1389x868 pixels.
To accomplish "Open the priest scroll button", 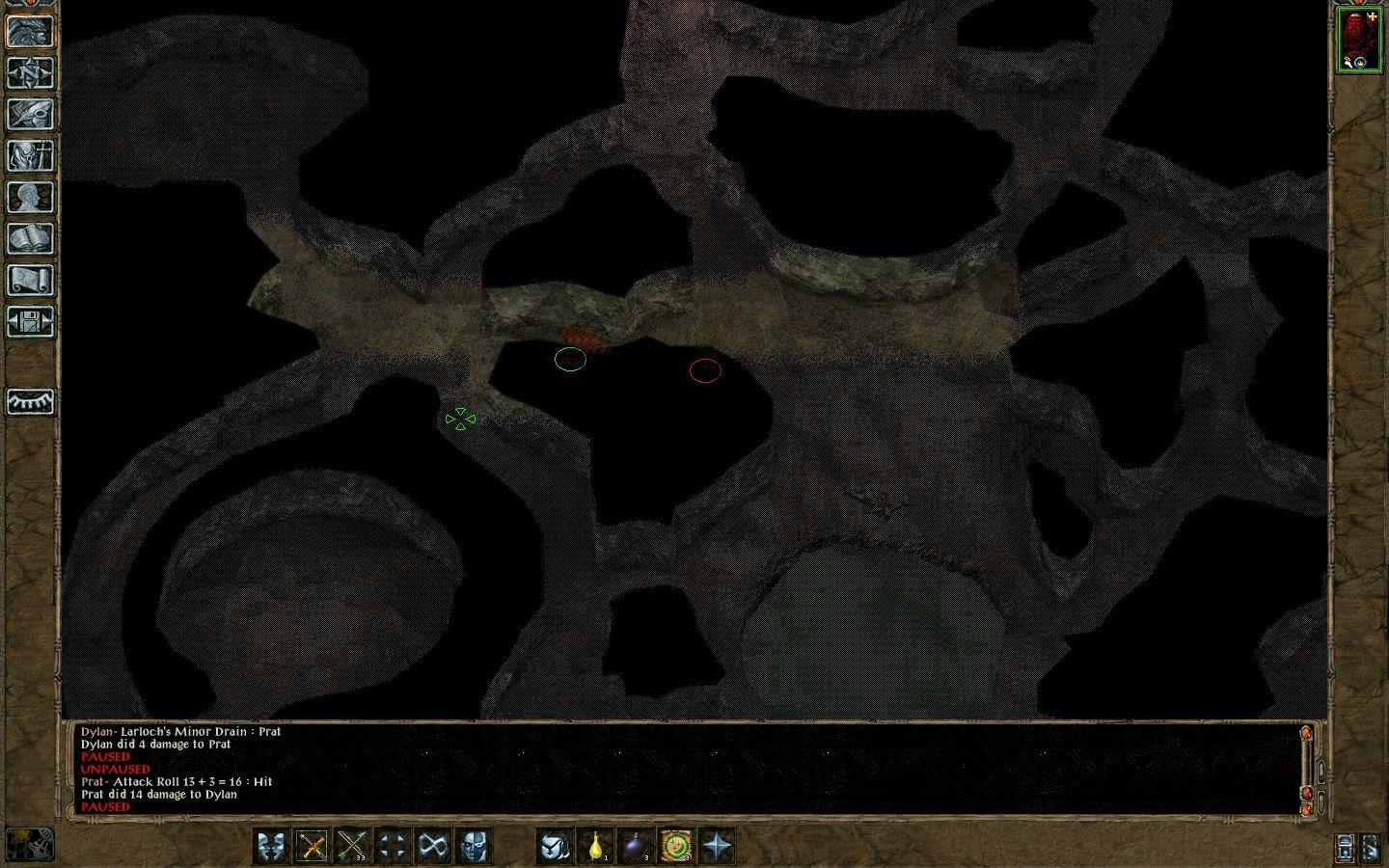I will (x=30, y=281).
